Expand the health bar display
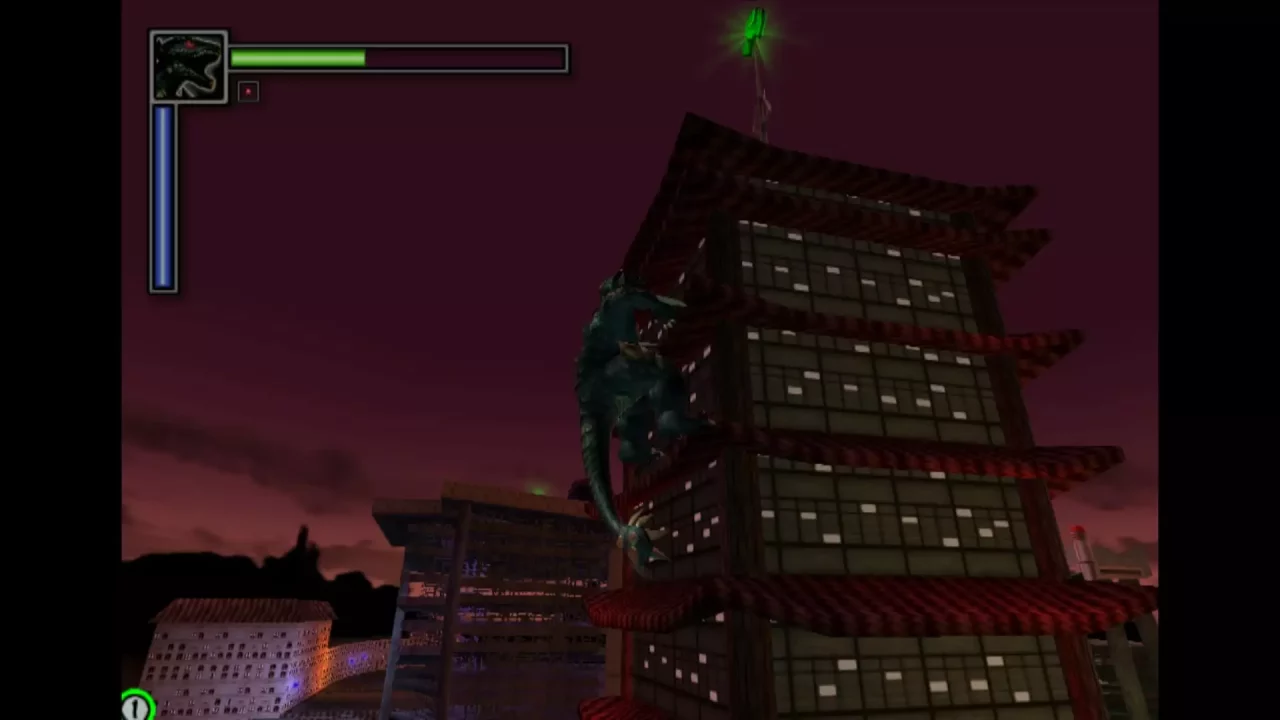Image resolution: width=1280 pixels, height=720 pixels. coord(396,58)
